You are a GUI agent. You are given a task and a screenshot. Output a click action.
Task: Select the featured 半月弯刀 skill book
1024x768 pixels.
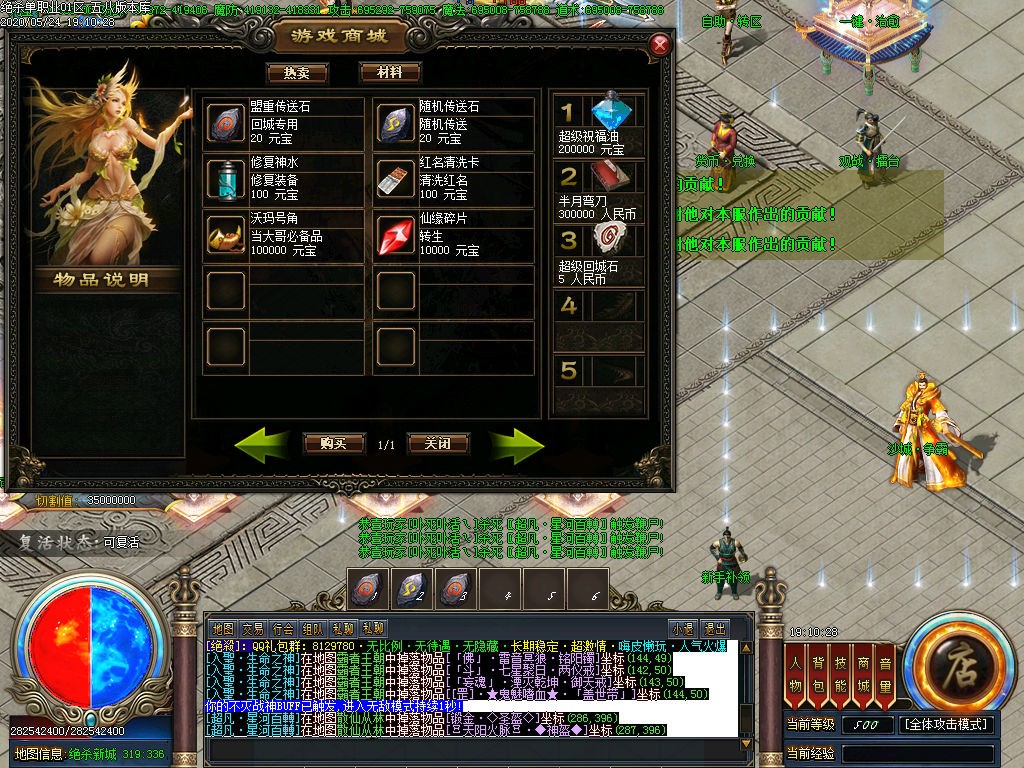point(607,176)
